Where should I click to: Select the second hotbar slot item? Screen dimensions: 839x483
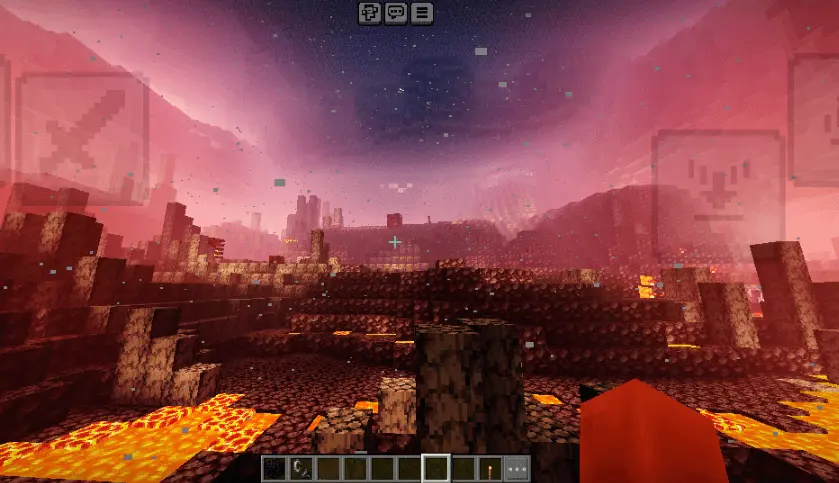click(x=301, y=468)
